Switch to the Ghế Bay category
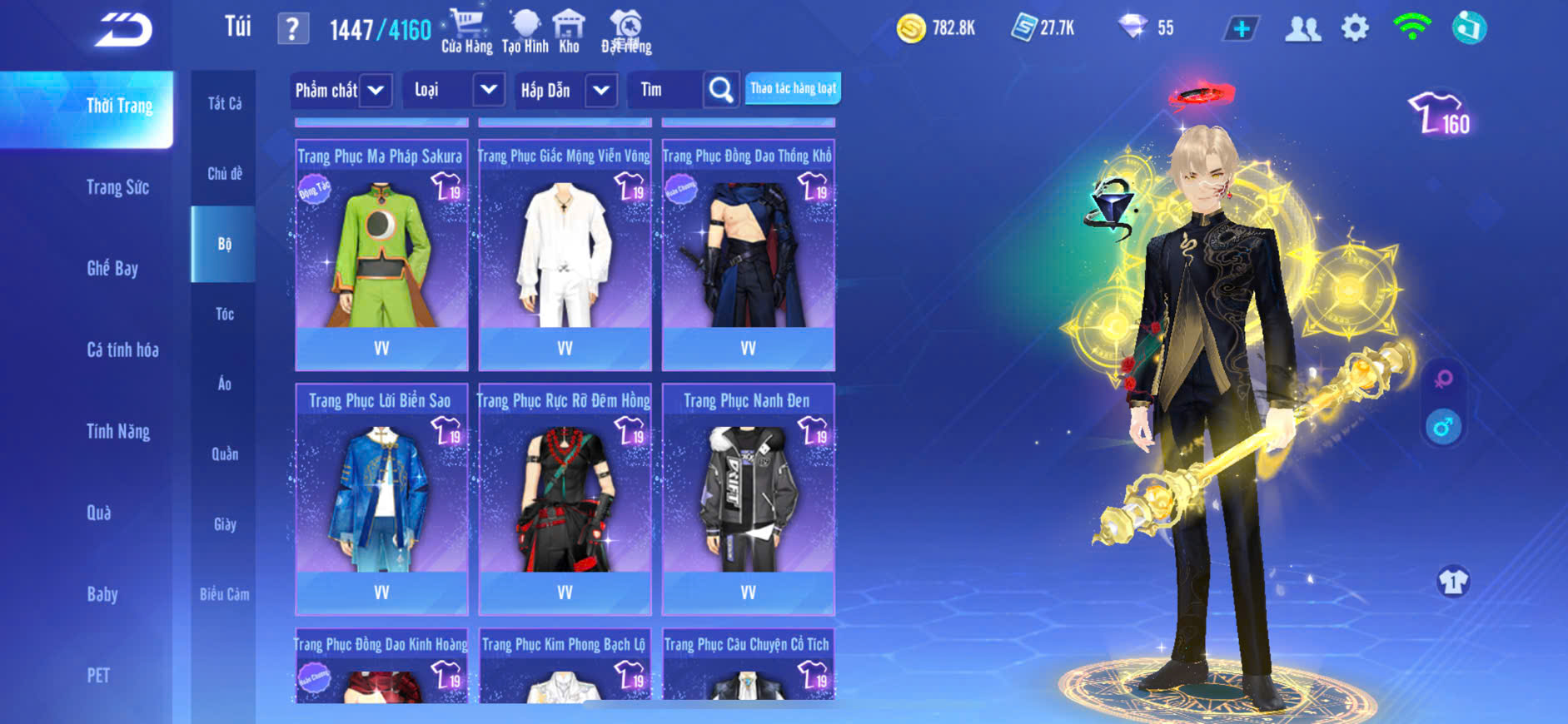This screenshot has height=724, width=1568. pos(112,268)
